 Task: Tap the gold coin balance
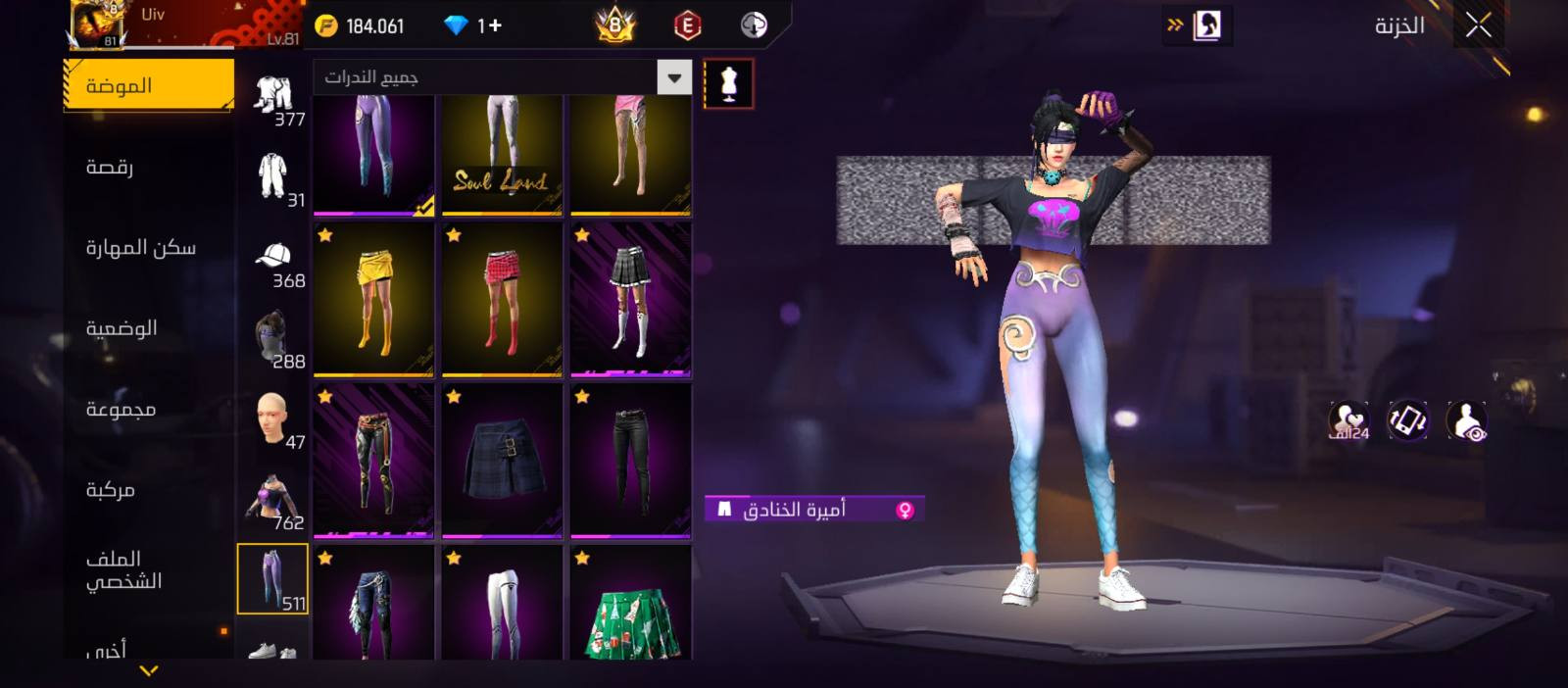360,26
